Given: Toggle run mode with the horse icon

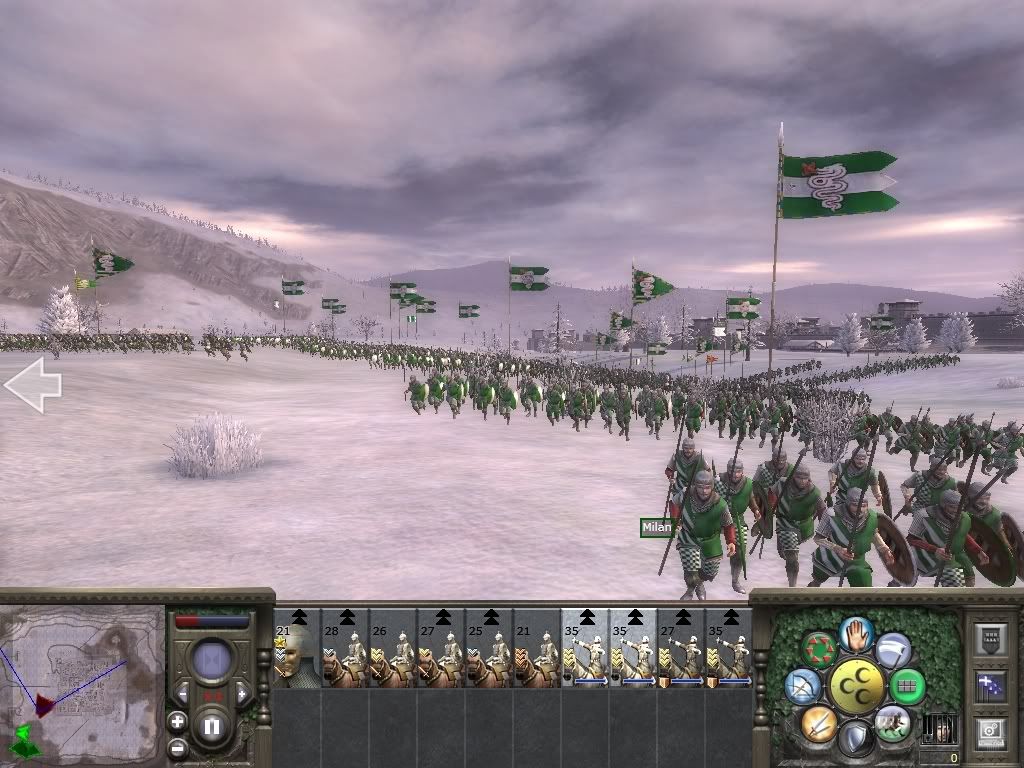Looking at the screenshot, I should click(893, 724).
